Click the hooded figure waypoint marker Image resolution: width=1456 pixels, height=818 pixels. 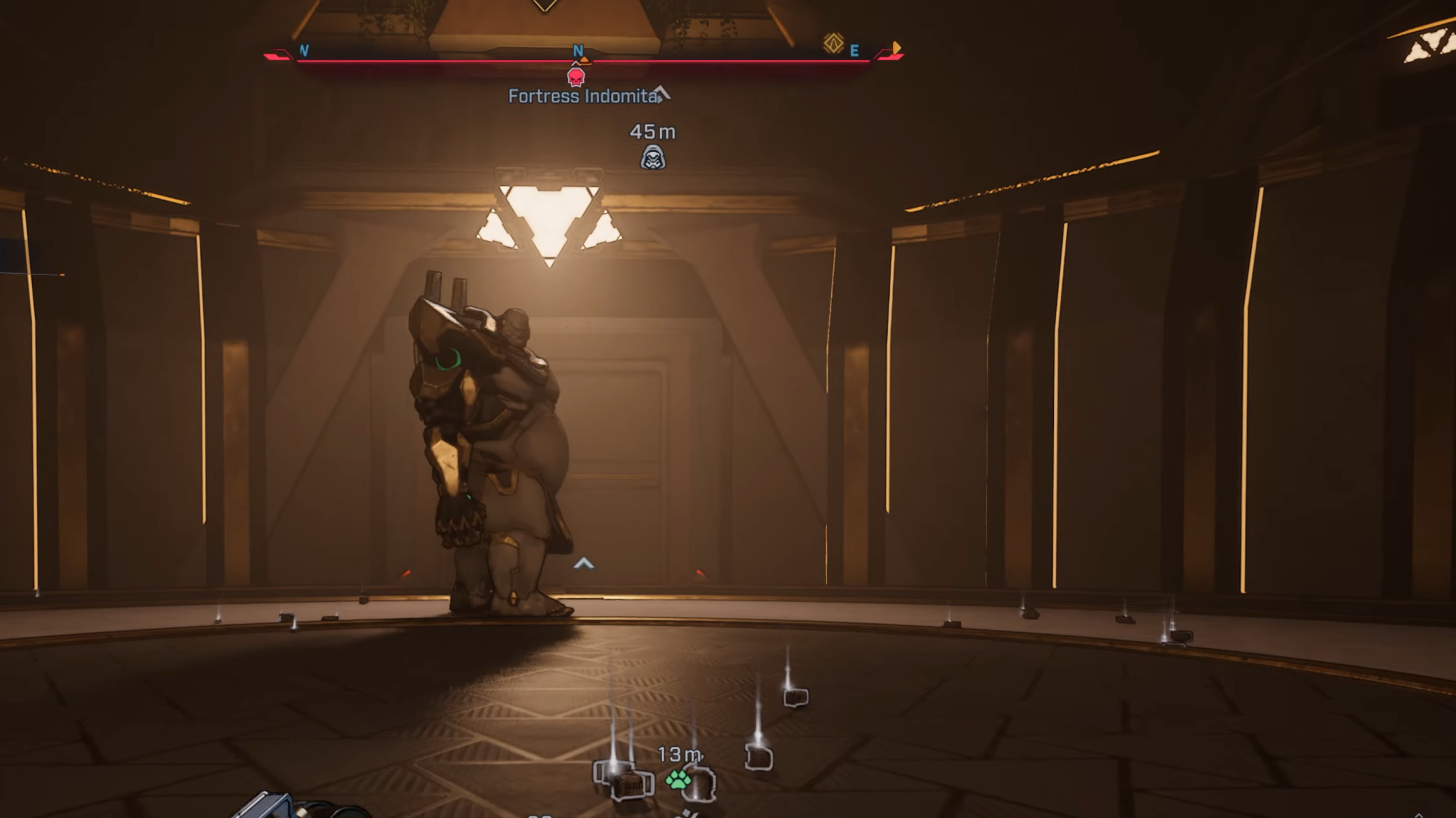[x=653, y=158]
